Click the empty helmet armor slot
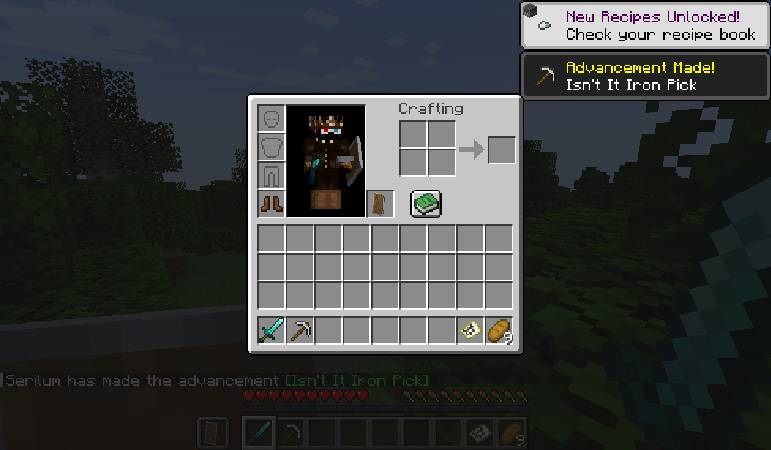771x450 pixels. pyautogui.click(x=272, y=120)
